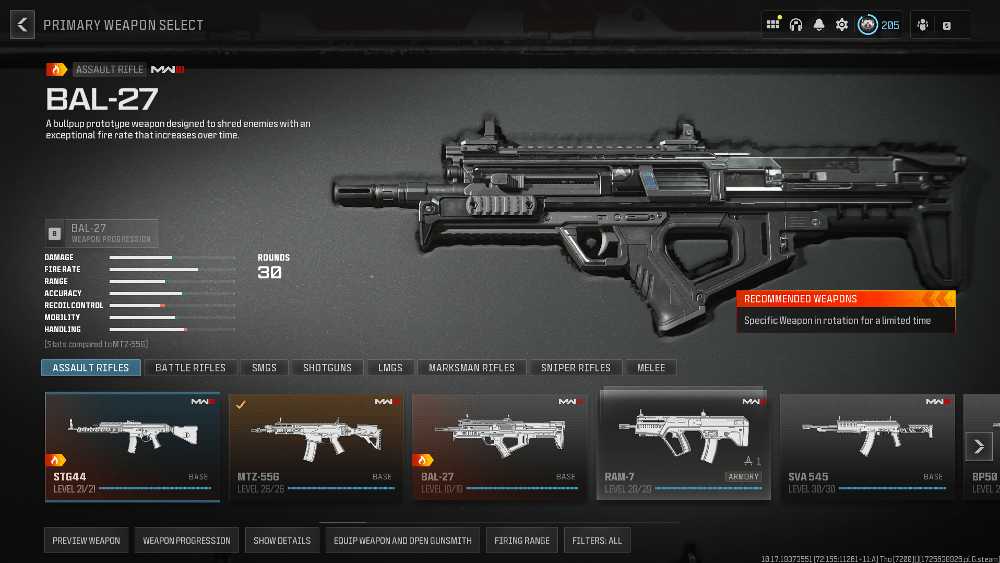Open Weapon Progression from the bottom bar
This screenshot has height=563, width=1000.
pos(186,541)
